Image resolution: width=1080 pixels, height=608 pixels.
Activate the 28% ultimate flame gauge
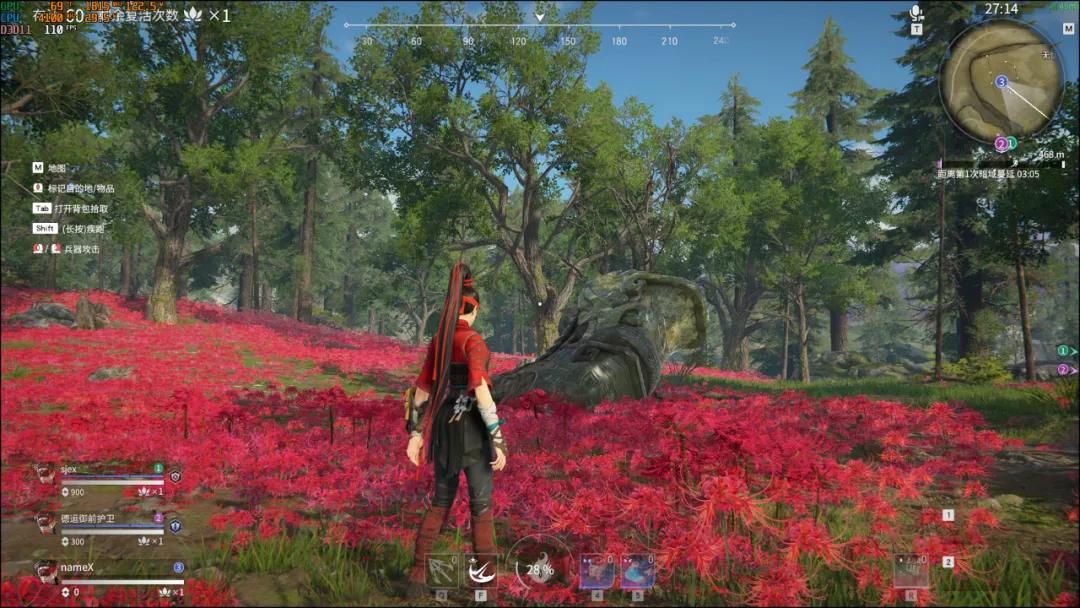click(539, 570)
